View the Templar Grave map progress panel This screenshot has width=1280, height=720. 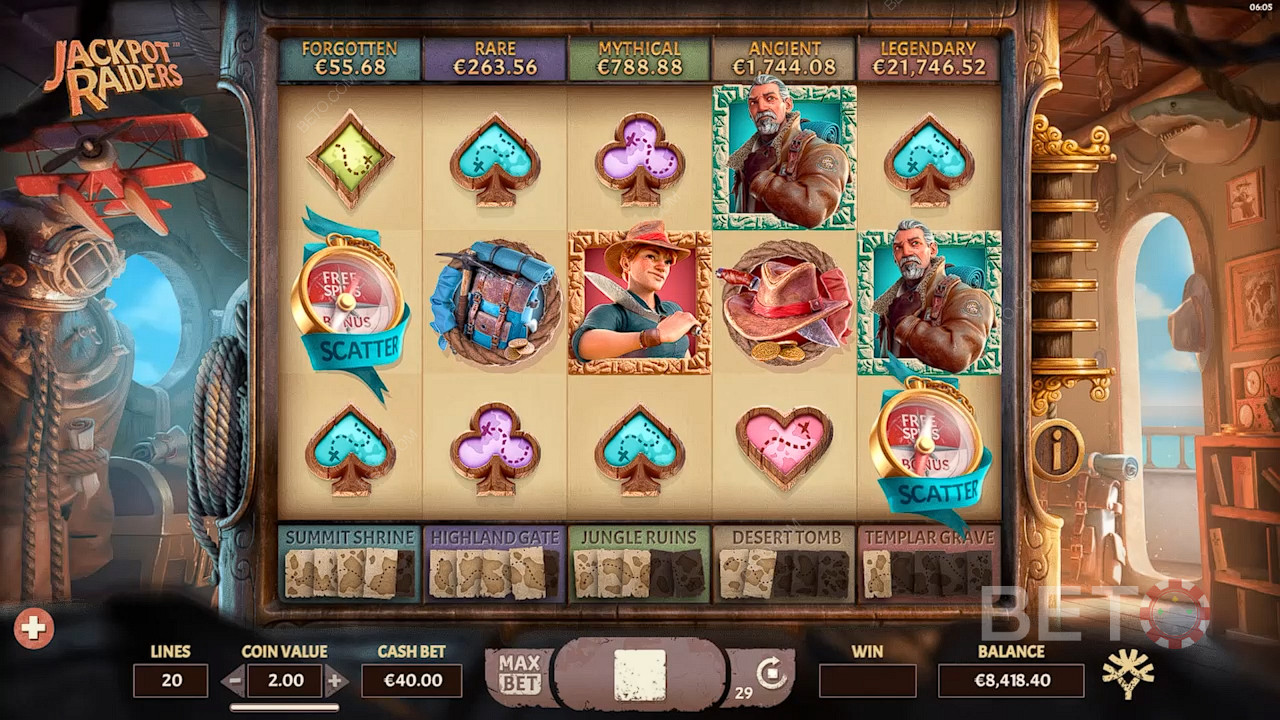[929, 563]
